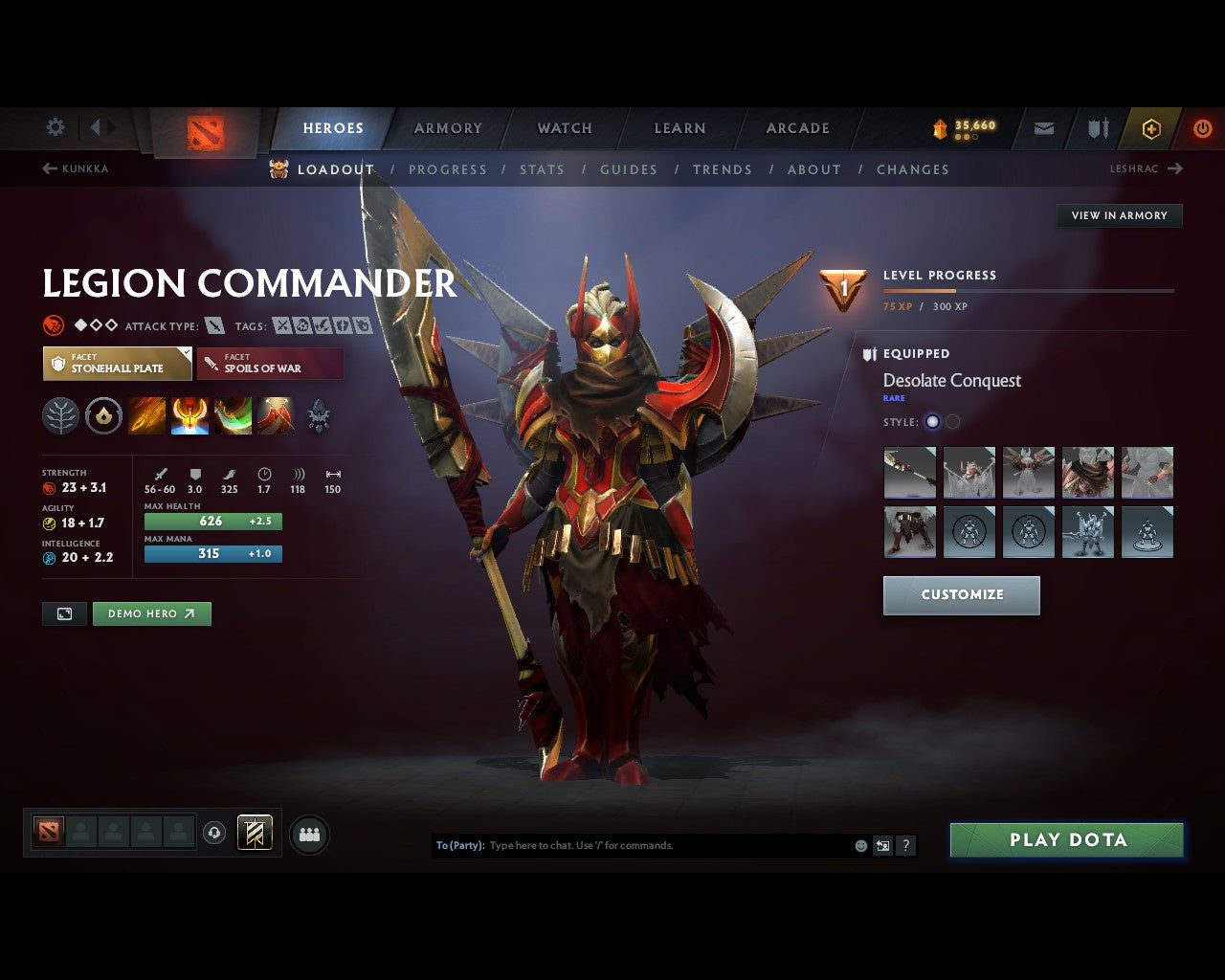The height and width of the screenshot is (980, 1225).
Task: Select the Spoils of War facet
Action: click(x=270, y=363)
